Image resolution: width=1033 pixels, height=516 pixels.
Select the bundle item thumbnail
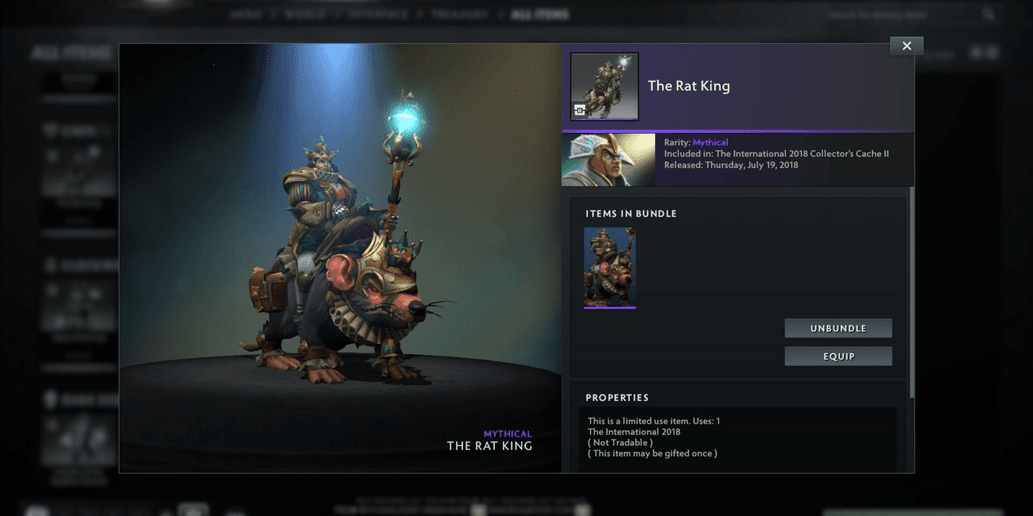(610, 267)
